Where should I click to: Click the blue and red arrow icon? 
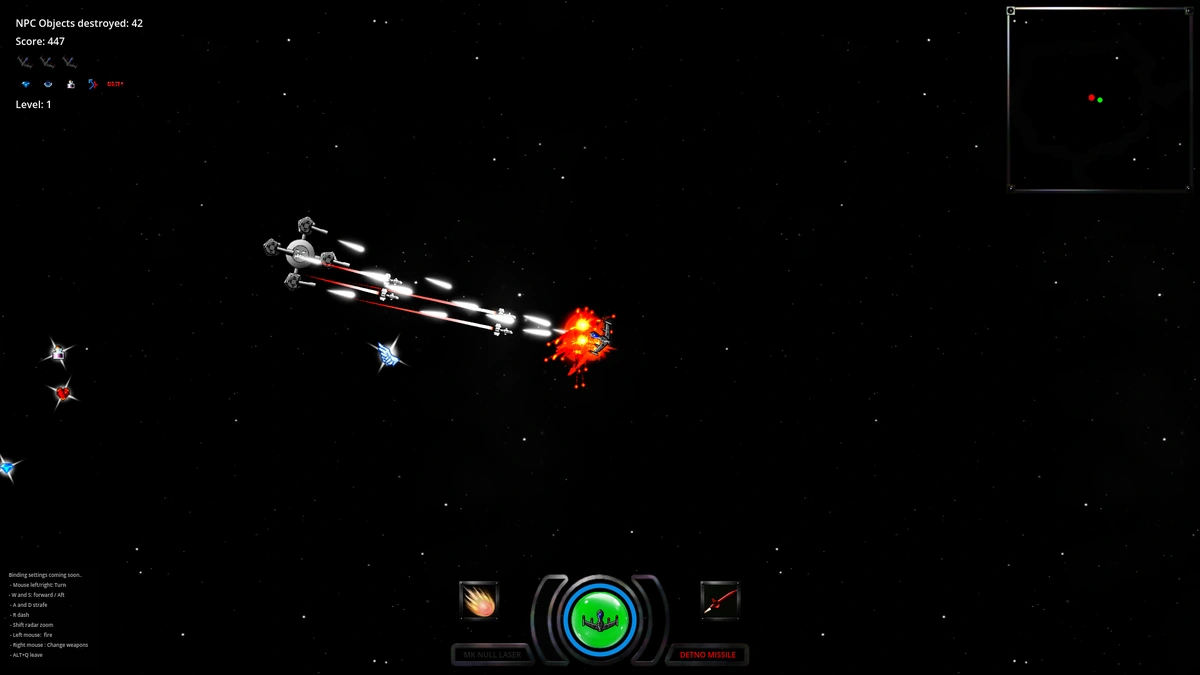click(x=92, y=84)
